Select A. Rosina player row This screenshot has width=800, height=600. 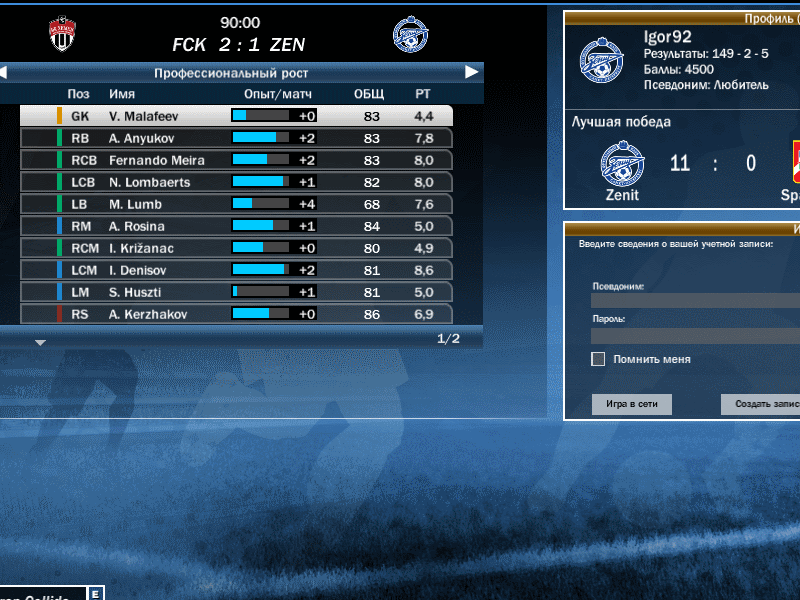(x=236, y=226)
